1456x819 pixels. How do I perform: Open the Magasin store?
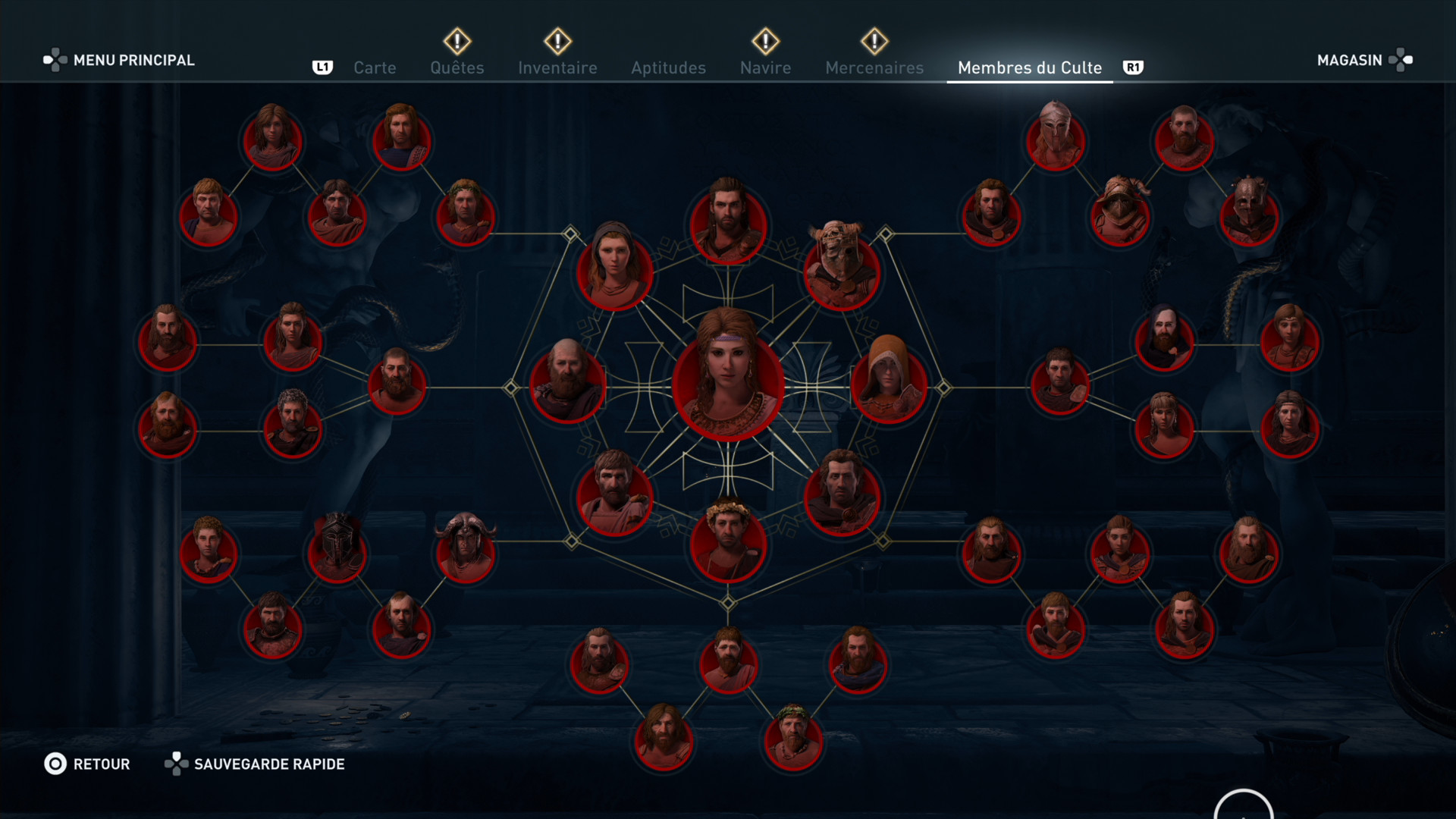coord(1348,60)
